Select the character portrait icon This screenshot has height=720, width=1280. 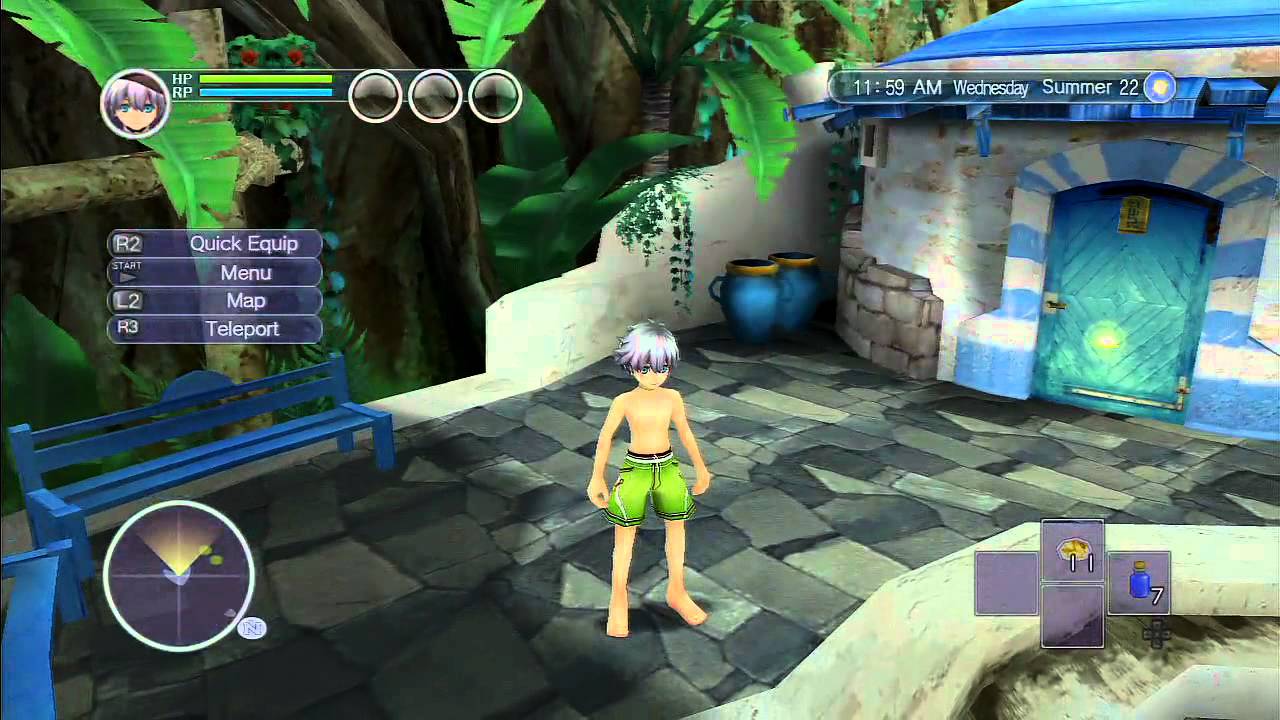click(x=135, y=103)
